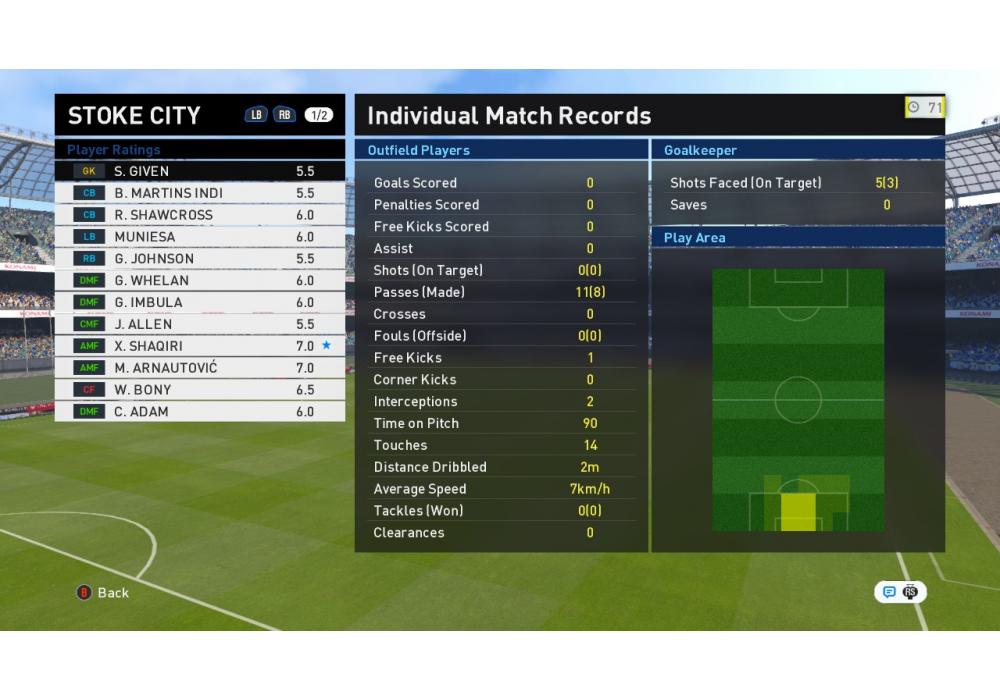This screenshot has width=1000, height=700.
Task: Switch team page using the 1/2 indicator
Action: coord(319,115)
